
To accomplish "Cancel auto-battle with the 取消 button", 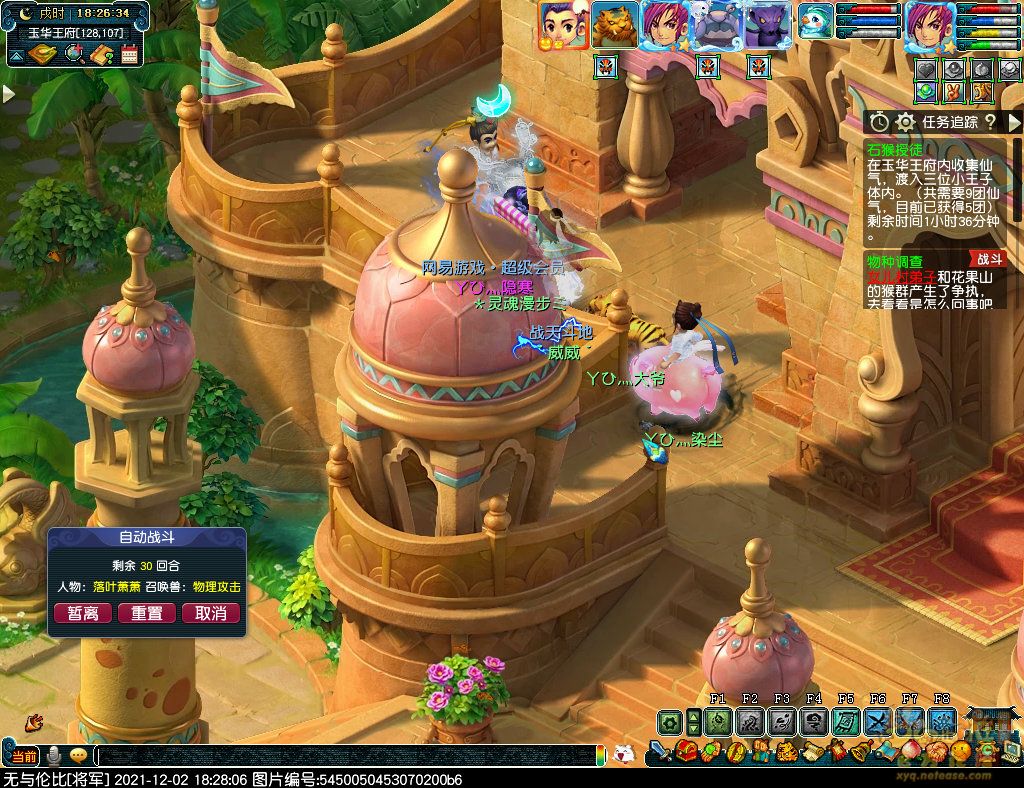I will coord(211,613).
